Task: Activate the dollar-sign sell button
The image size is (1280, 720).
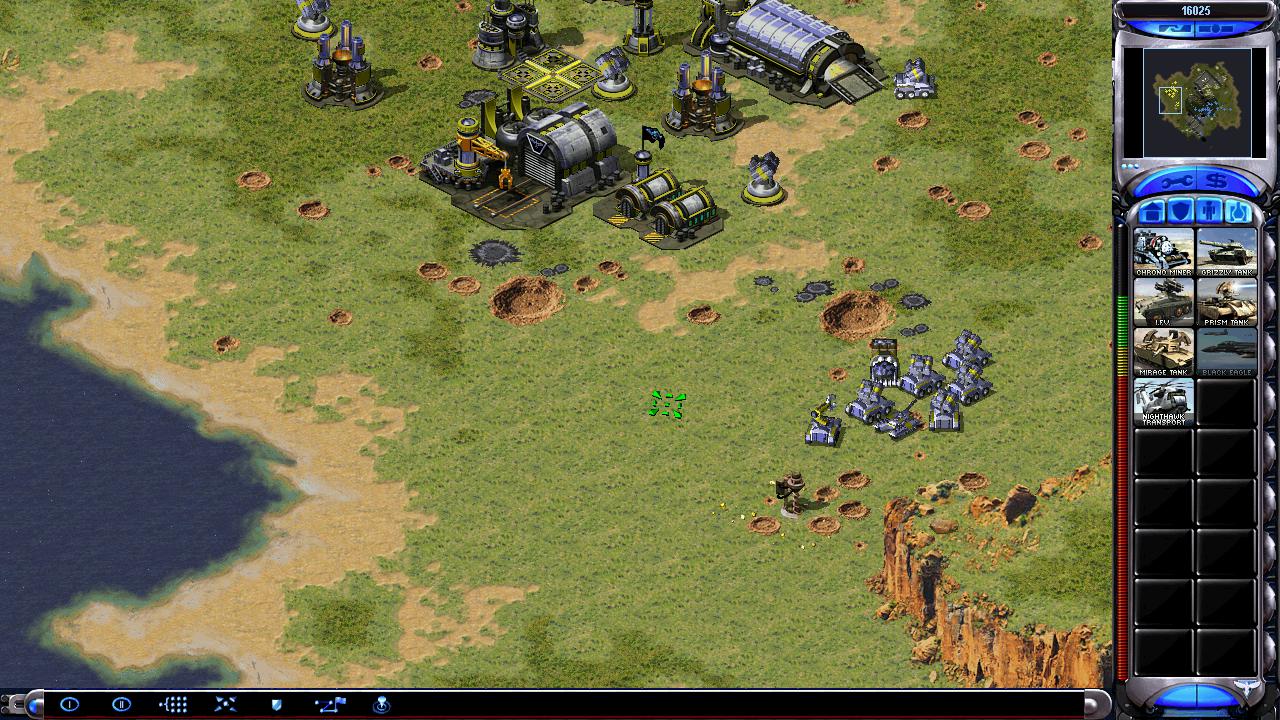Action: click(x=1216, y=182)
